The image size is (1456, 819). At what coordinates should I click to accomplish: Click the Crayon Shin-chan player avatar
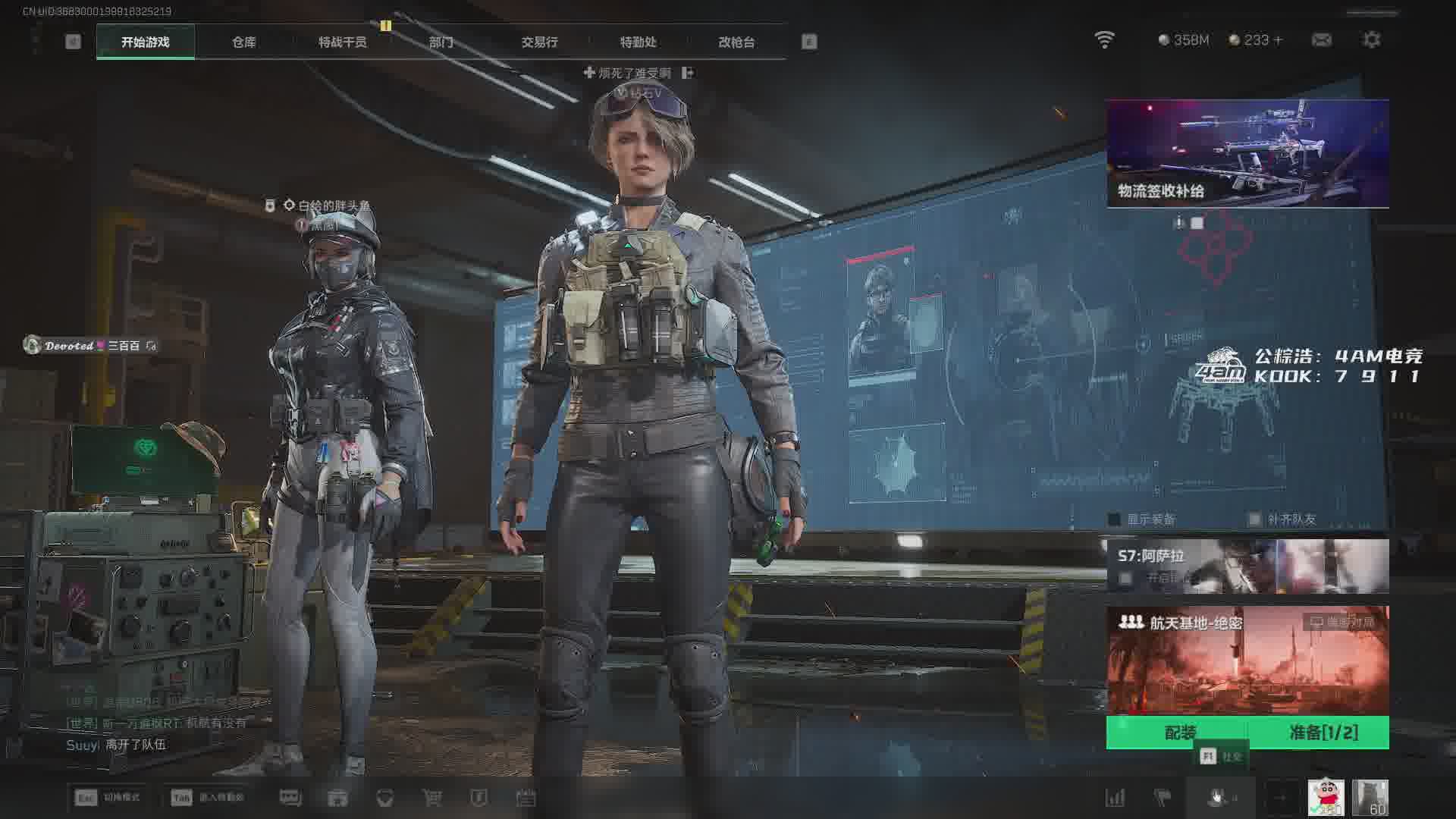coord(1326,798)
